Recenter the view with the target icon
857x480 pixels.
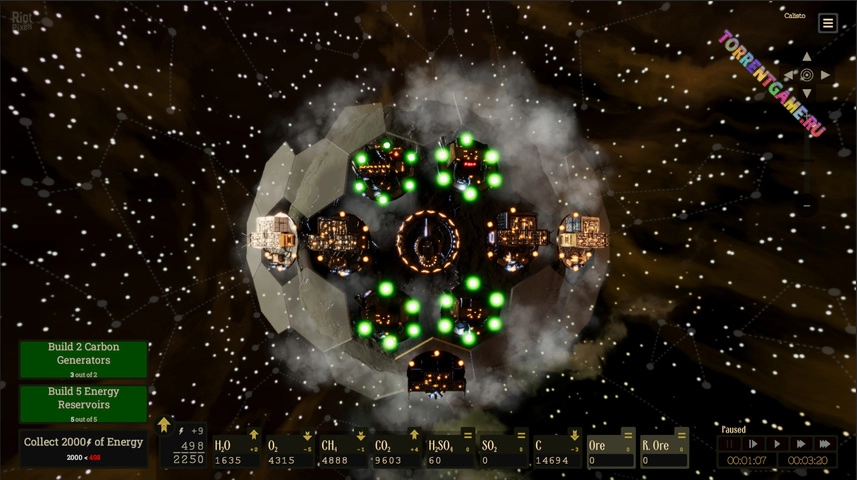click(807, 75)
